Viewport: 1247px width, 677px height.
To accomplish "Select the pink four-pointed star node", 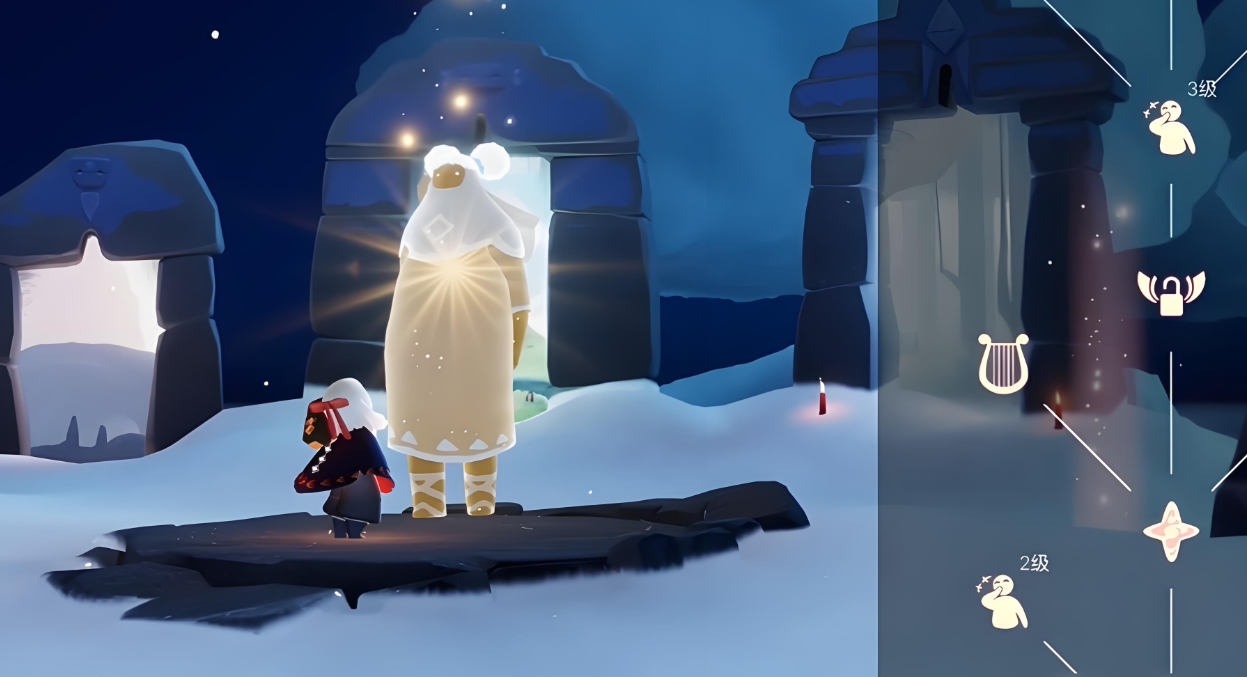I will pyautogui.click(x=1171, y=531).
